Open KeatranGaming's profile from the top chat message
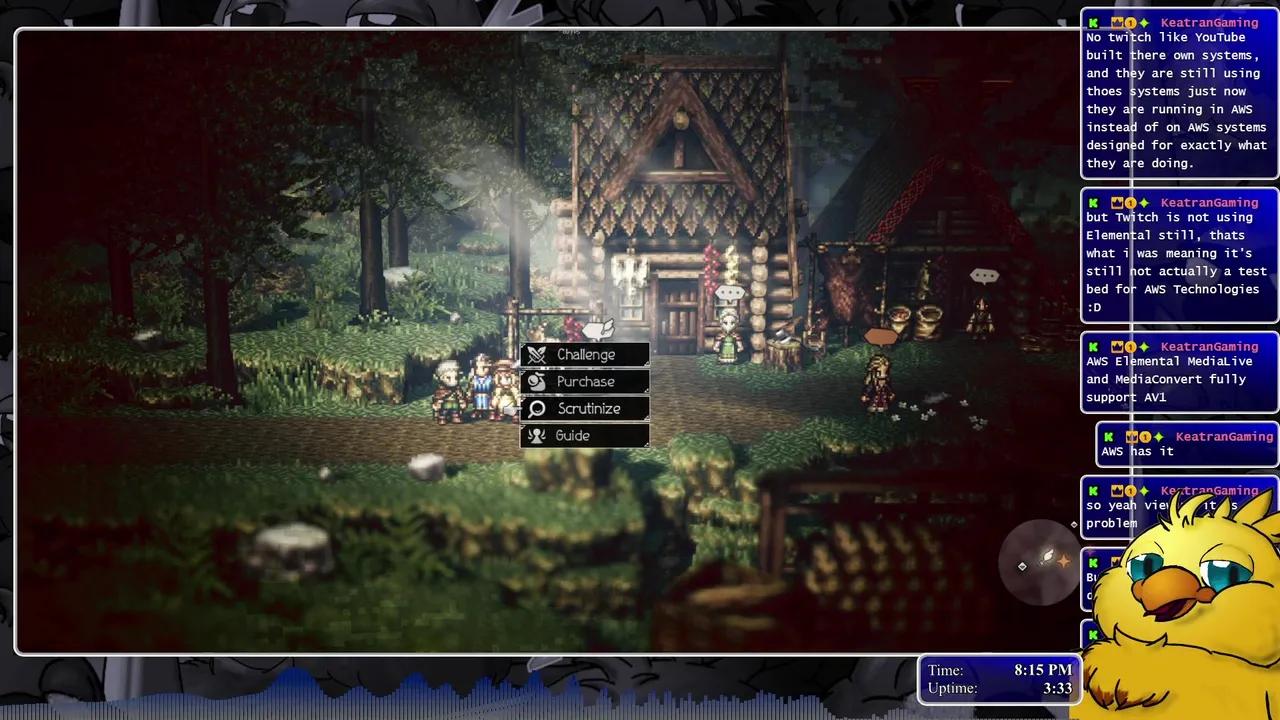The width and height of the screenshot is (1280, 720). [1209, 22]
